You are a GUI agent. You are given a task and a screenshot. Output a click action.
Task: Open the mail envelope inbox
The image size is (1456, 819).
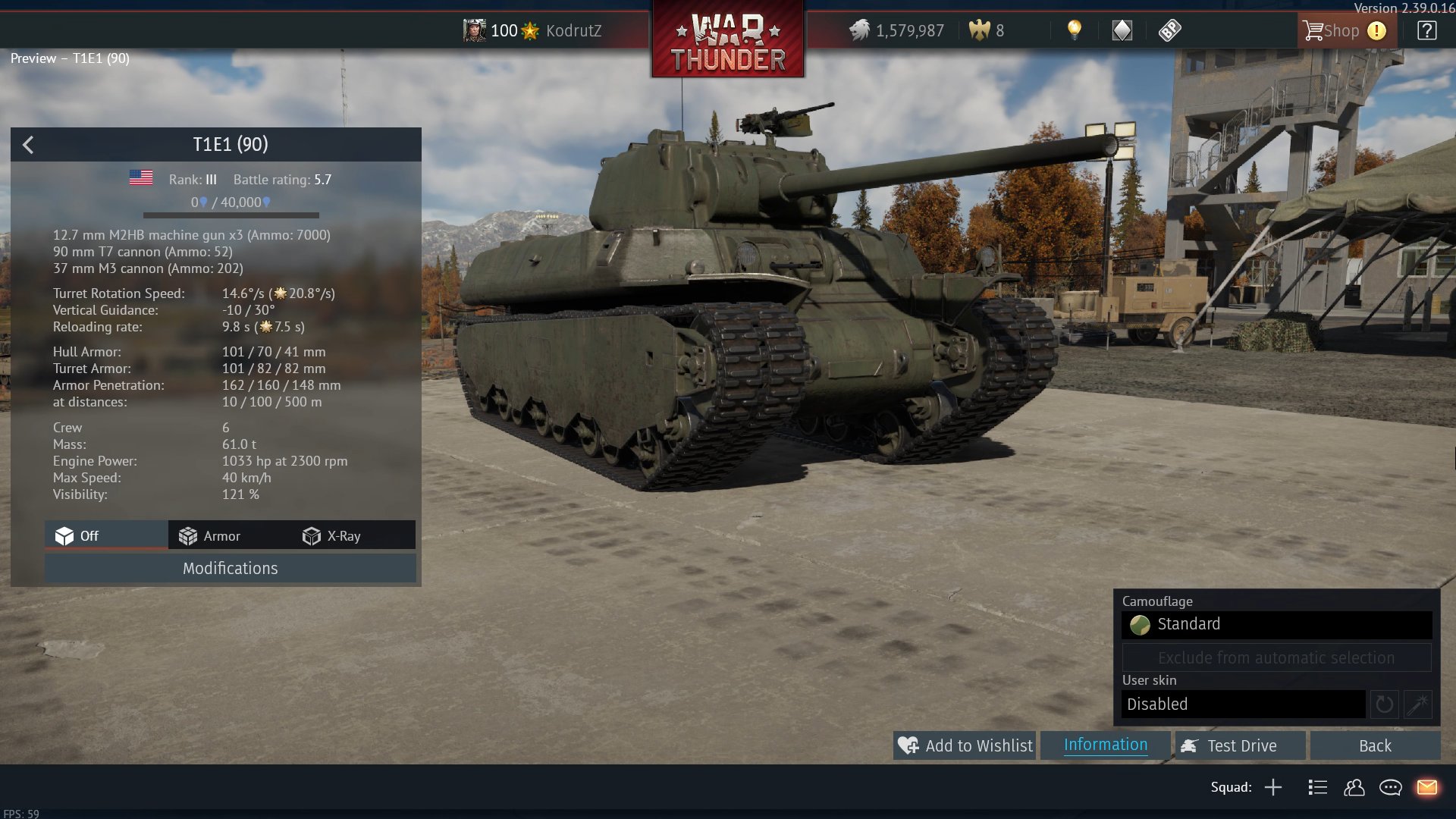(1426, 787)
